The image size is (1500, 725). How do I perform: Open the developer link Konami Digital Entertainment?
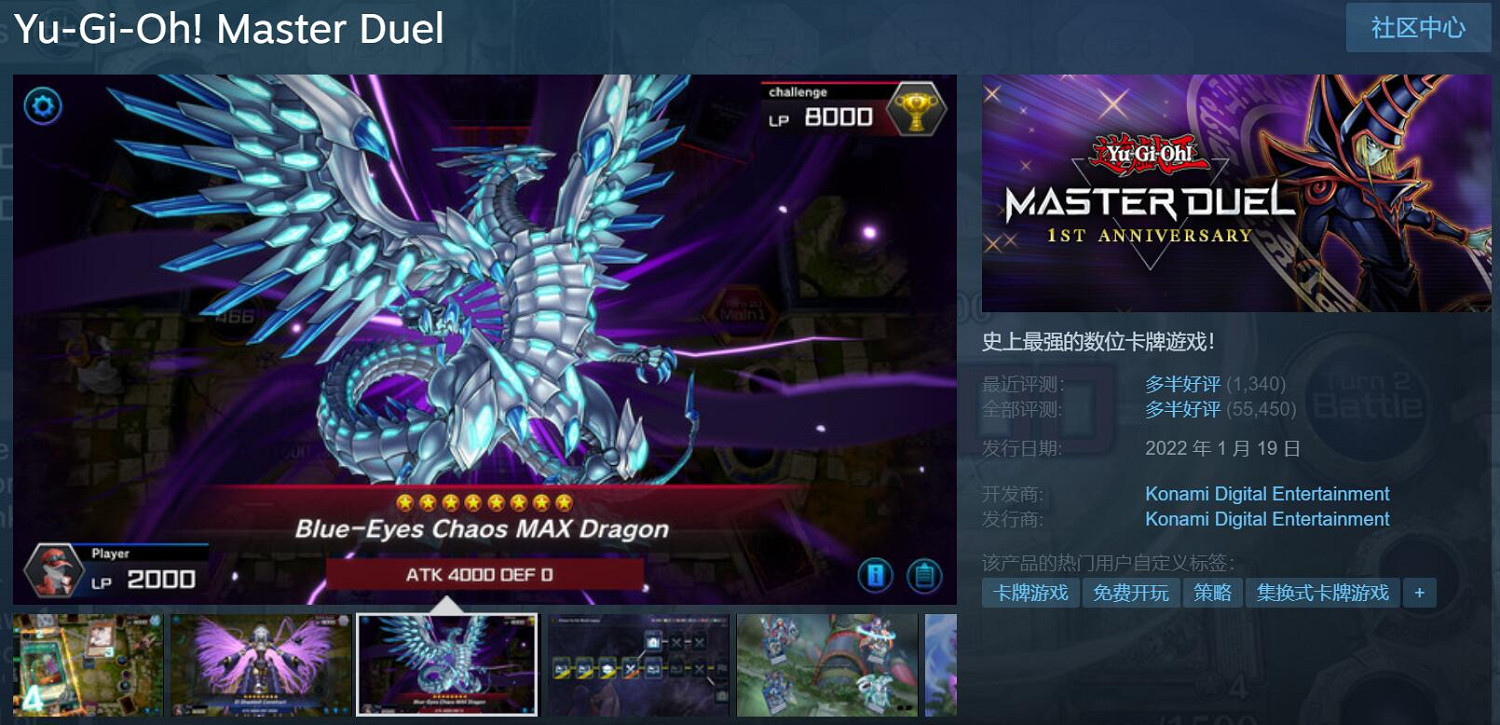1266,493
